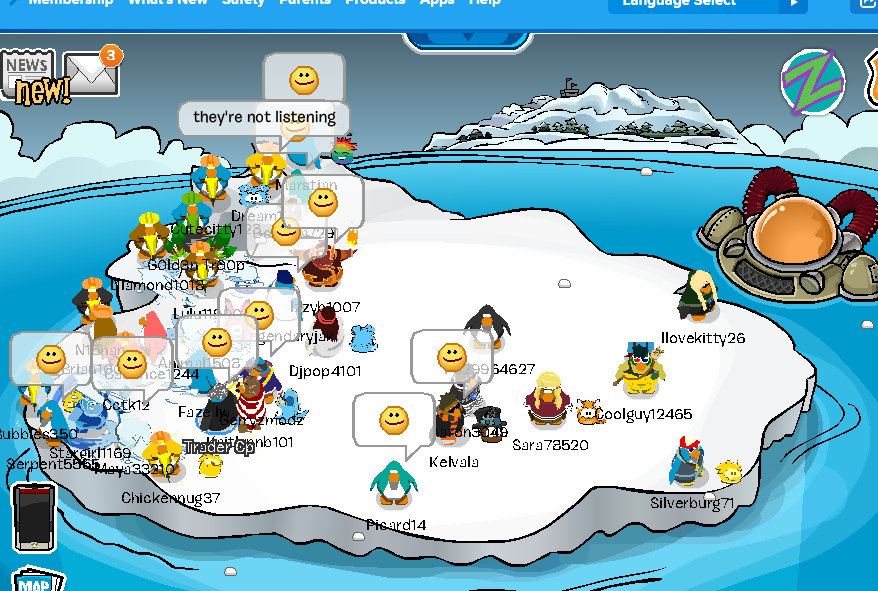Open the Club Penguin Times newspaper icon
The height and width of the screenshot is (591, 878).
point(28,74)
